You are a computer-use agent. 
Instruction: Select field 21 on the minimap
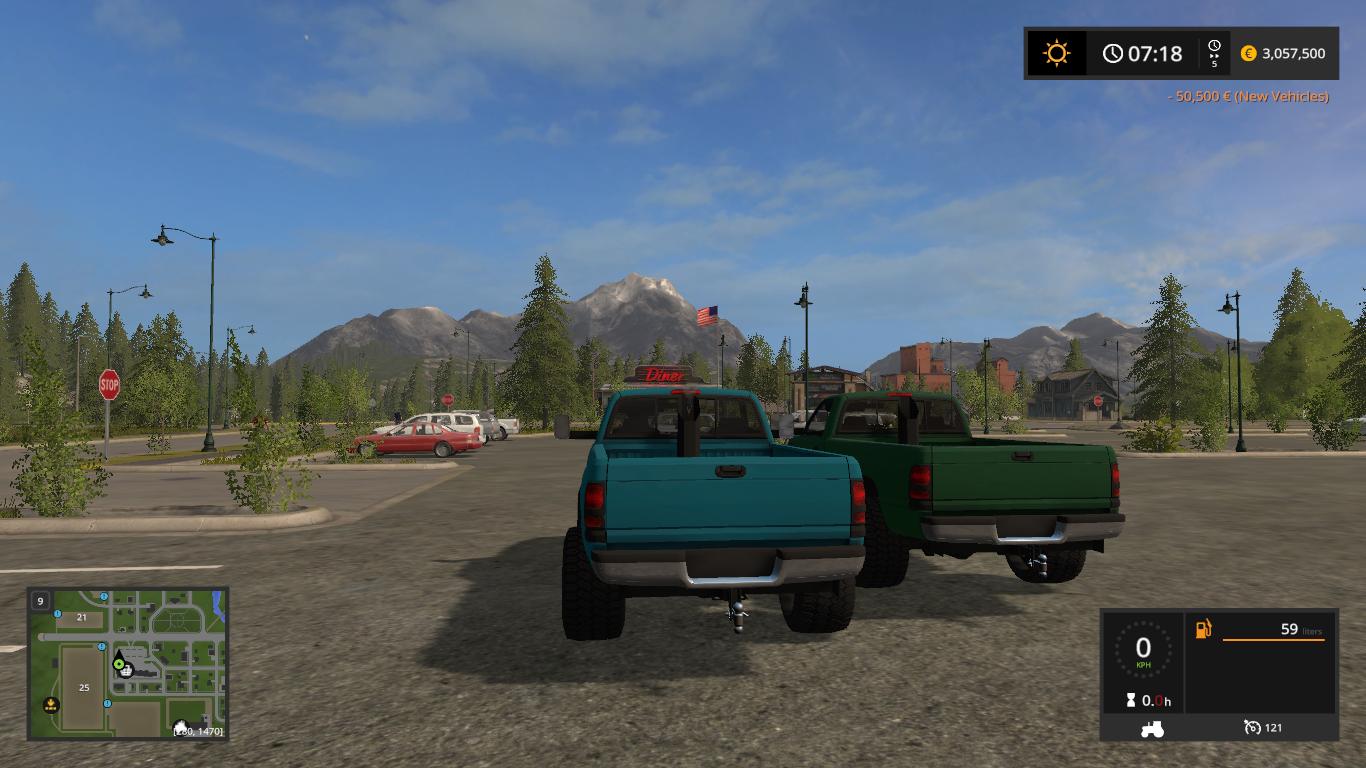pos(82,618)
